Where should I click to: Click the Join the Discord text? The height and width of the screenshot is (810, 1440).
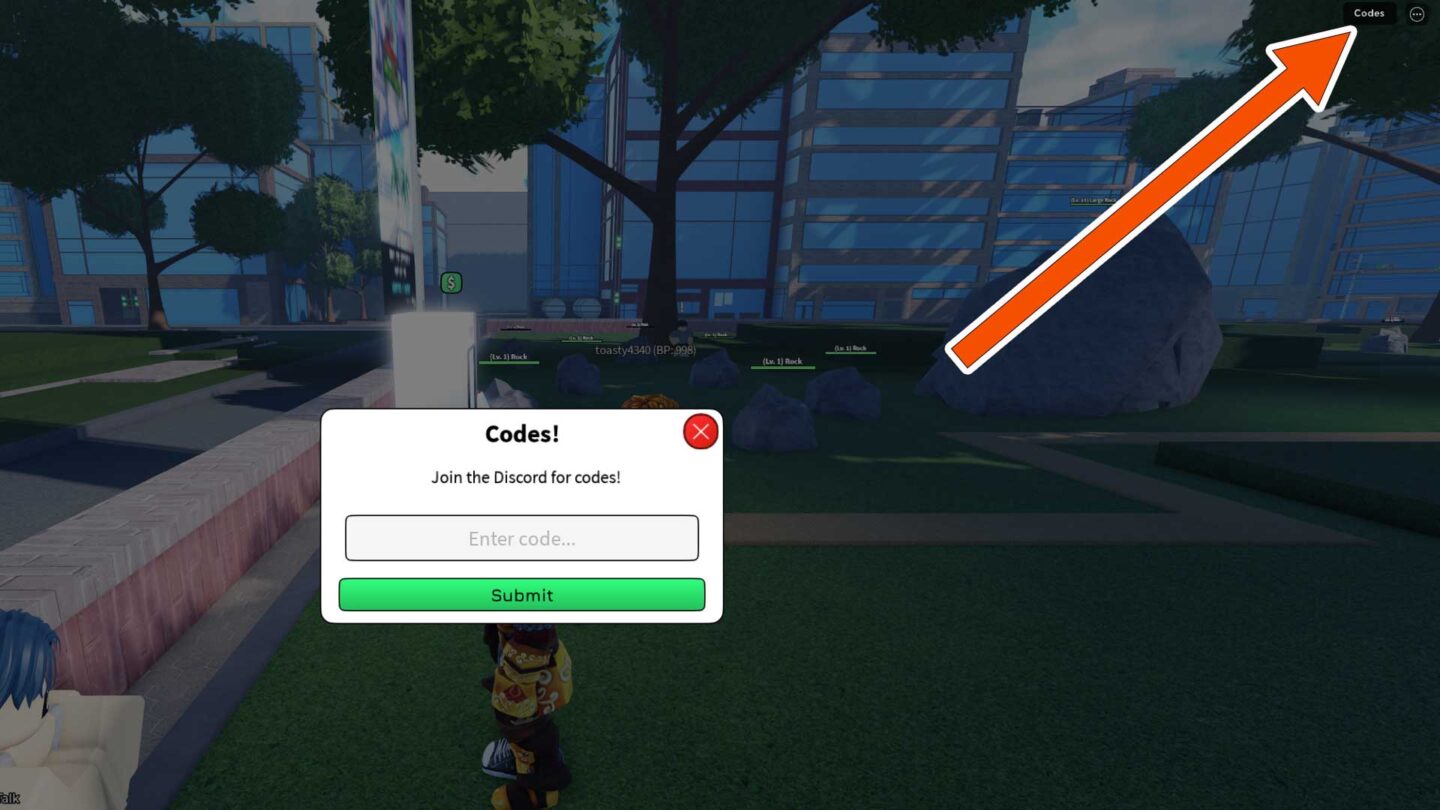click(523, 477)
